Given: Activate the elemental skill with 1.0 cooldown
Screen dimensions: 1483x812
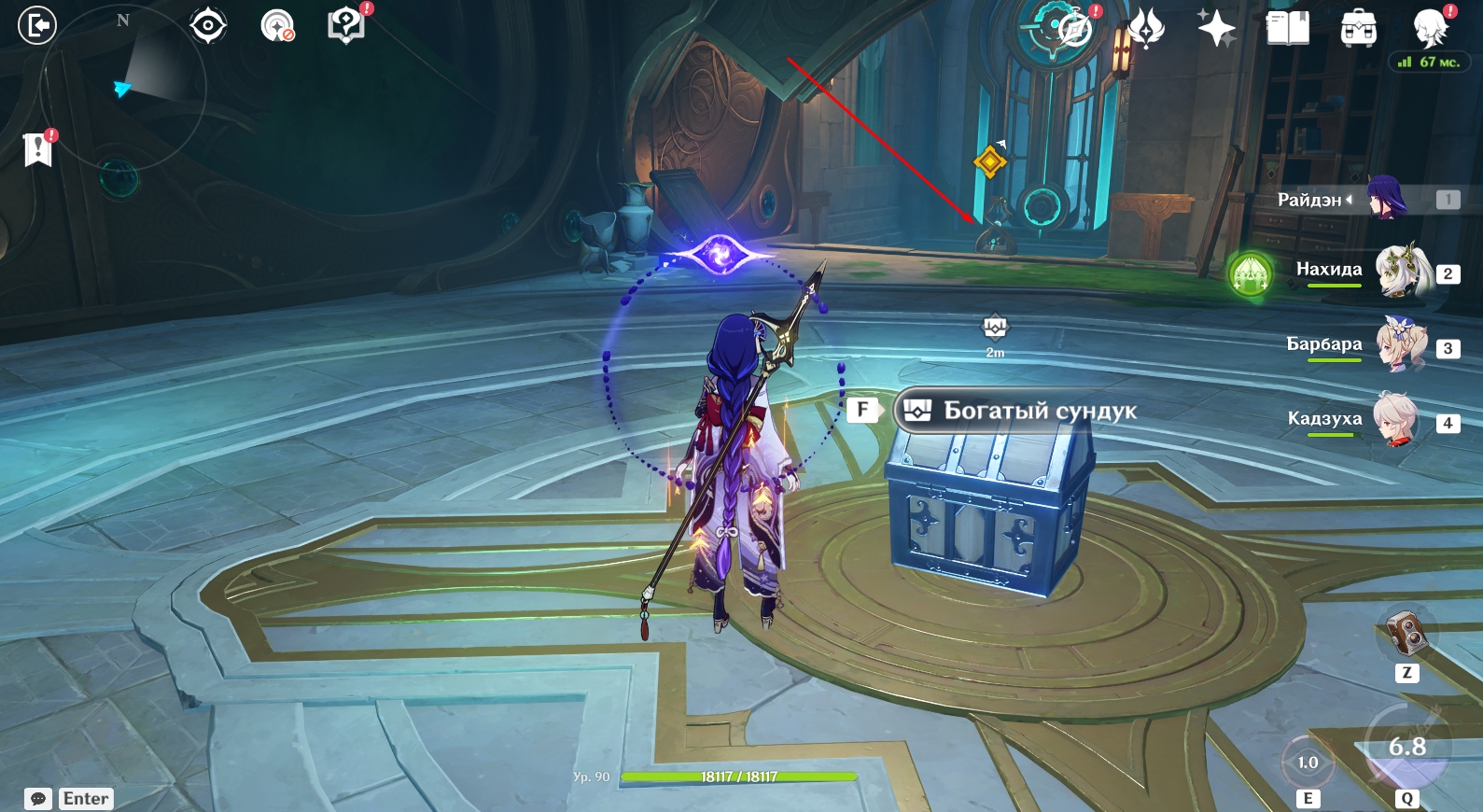Looking at the screenshot, I should [x=1308, y=763].
